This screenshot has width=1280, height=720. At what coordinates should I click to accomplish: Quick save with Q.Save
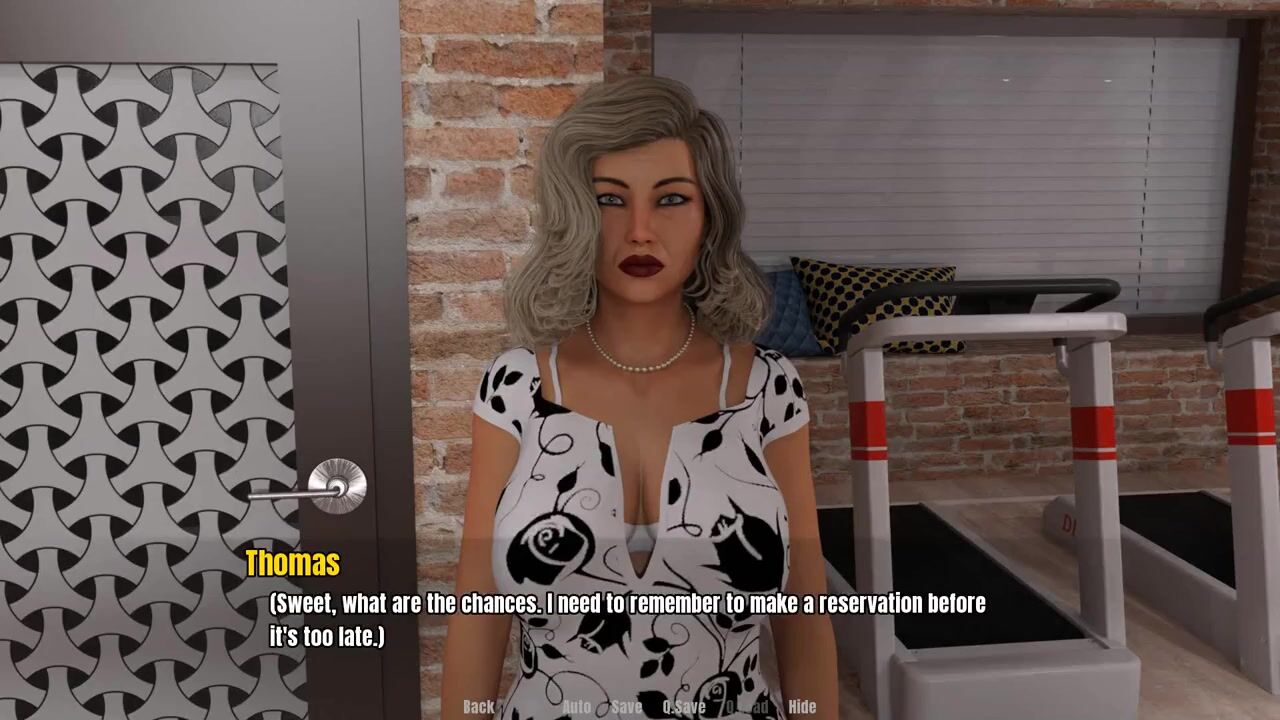coord(684,706)
